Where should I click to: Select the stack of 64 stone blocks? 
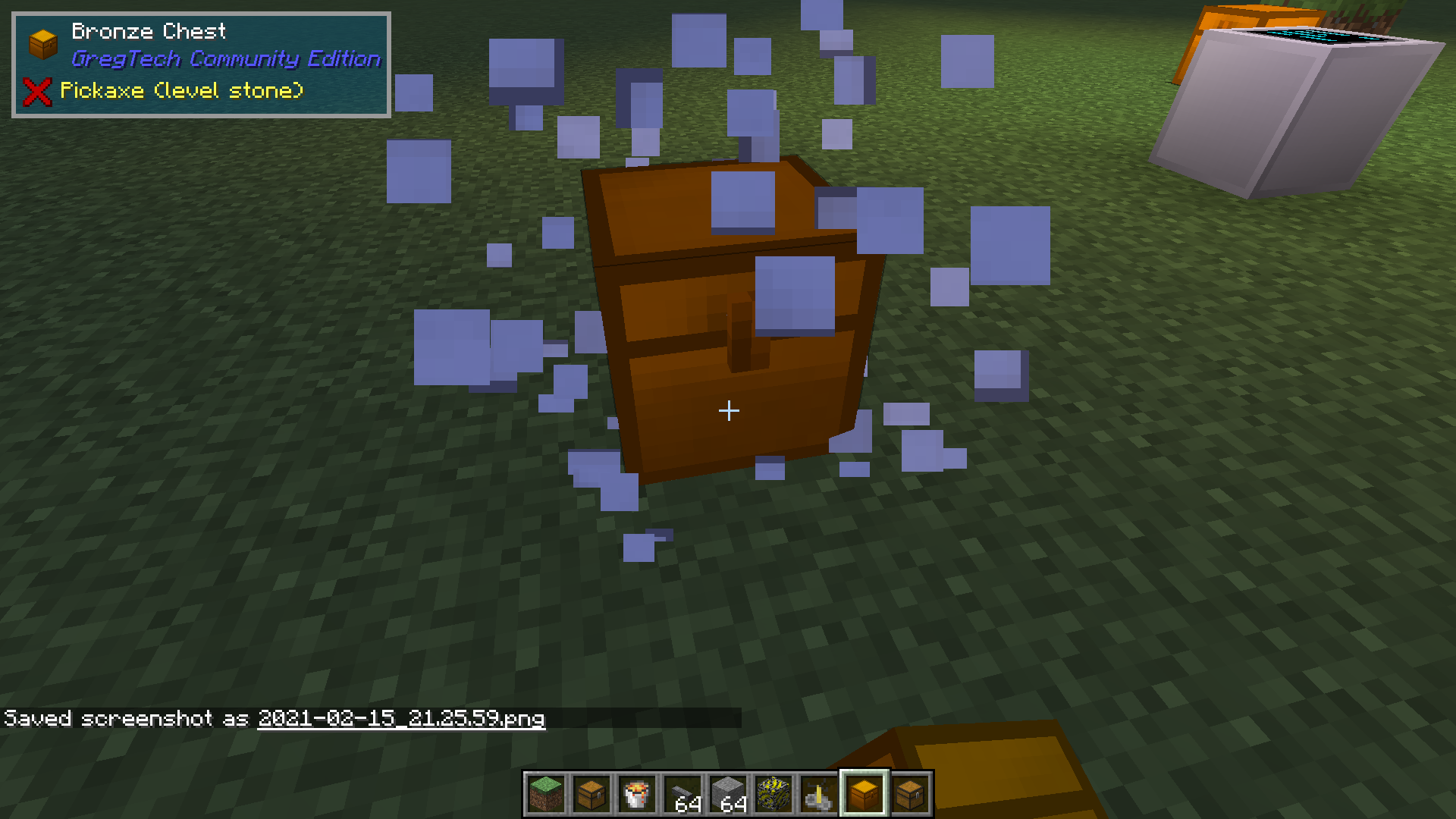pos(726,792)
